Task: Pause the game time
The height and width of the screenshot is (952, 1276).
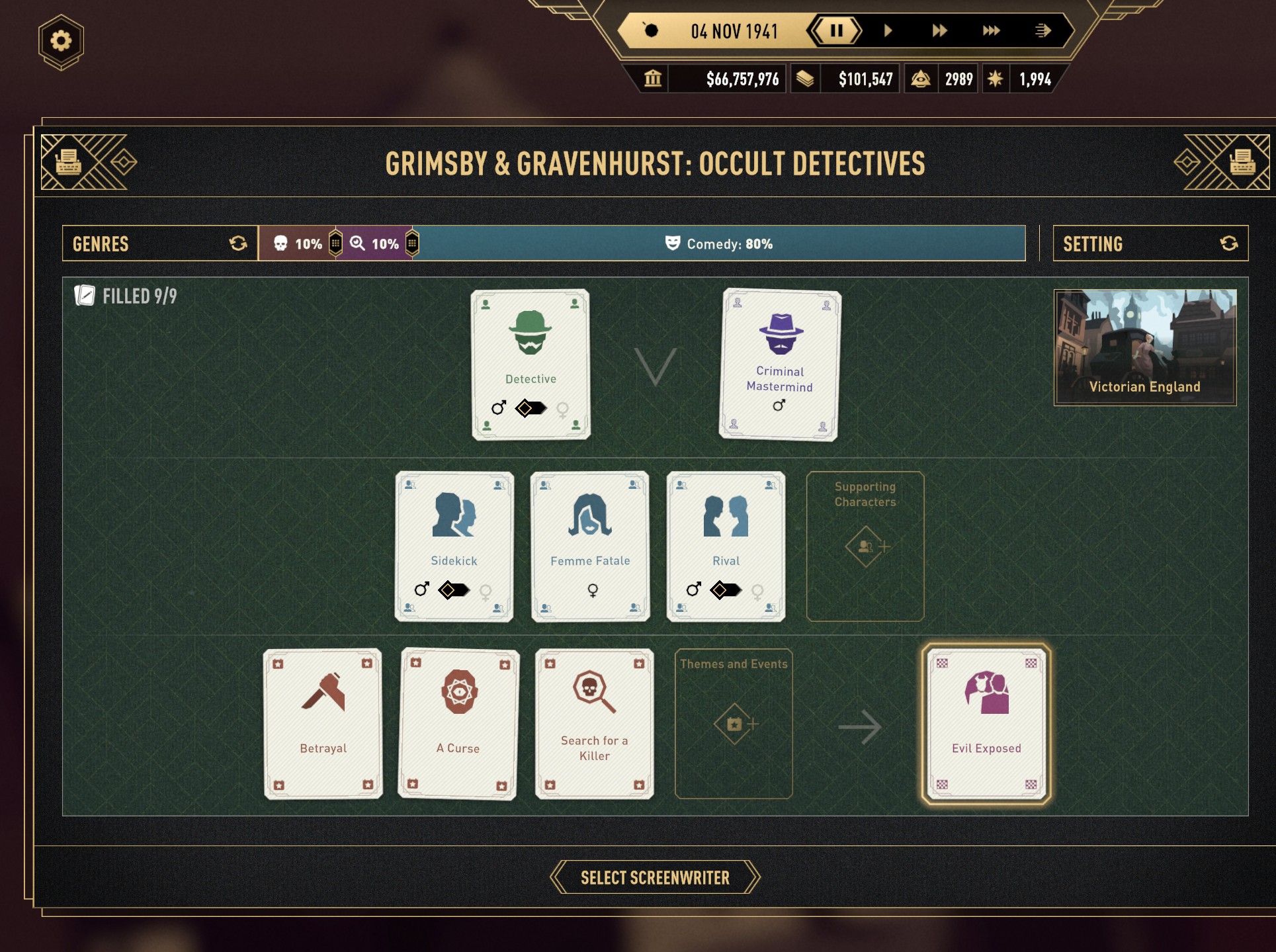Action: [x=836, y=30]
